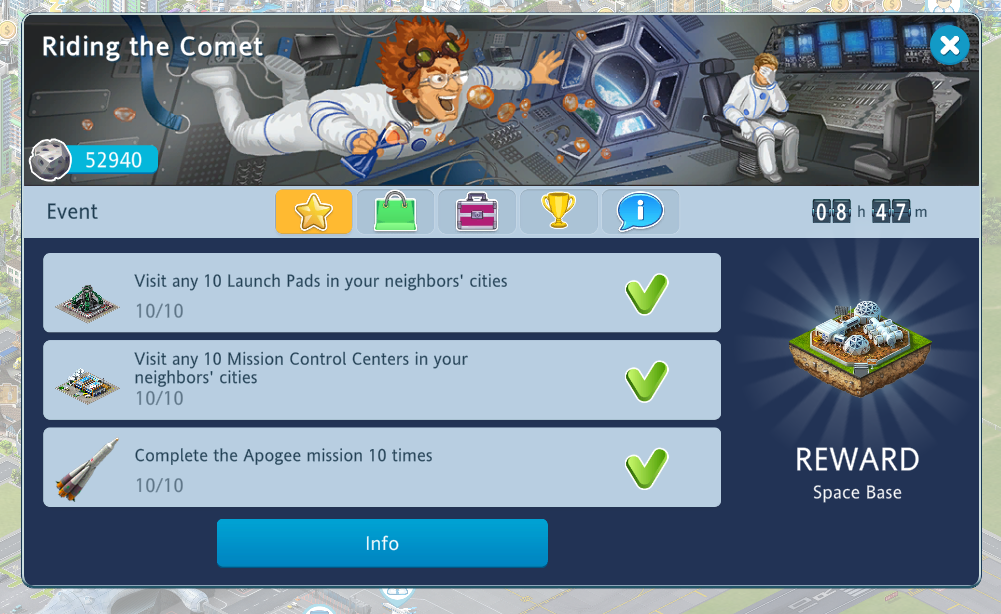Screen dimensions: 1001x614
Task: Click the blue Info button
Action: 382,543
